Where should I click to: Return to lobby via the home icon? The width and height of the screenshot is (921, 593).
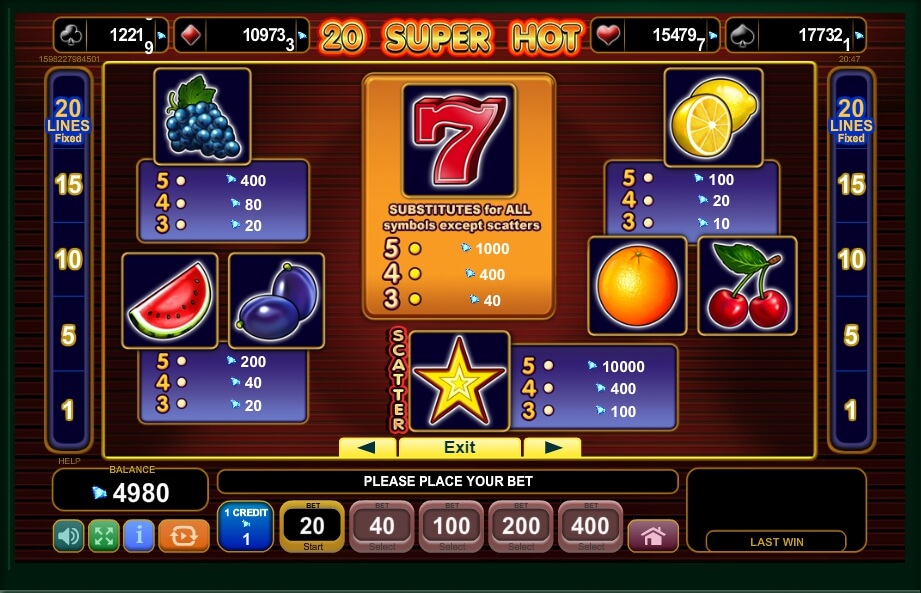pyautogui.click(x=653, y=536)
